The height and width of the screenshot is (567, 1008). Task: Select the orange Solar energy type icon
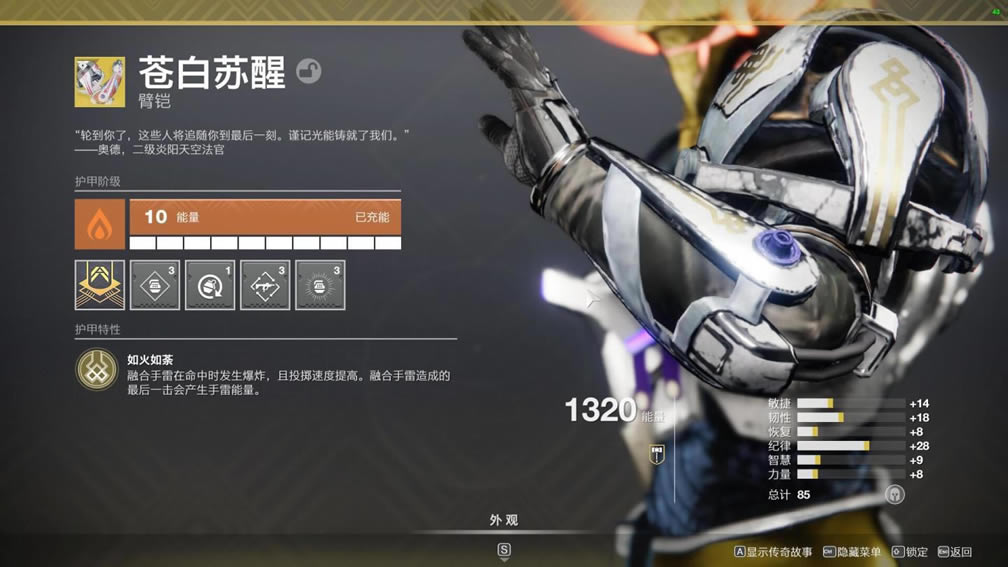pos(100,224)
